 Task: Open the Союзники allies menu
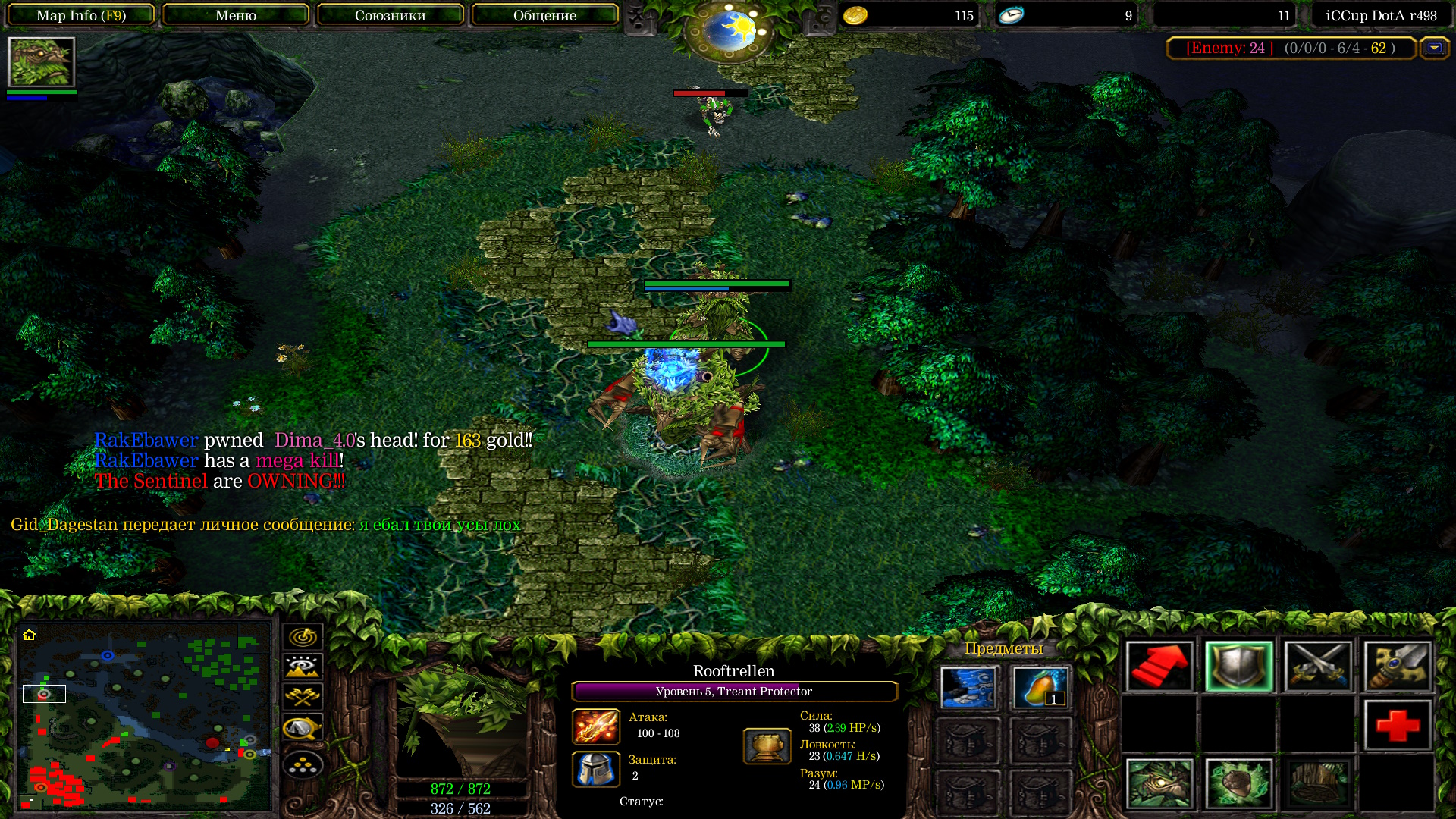click(x=391, y=15)
